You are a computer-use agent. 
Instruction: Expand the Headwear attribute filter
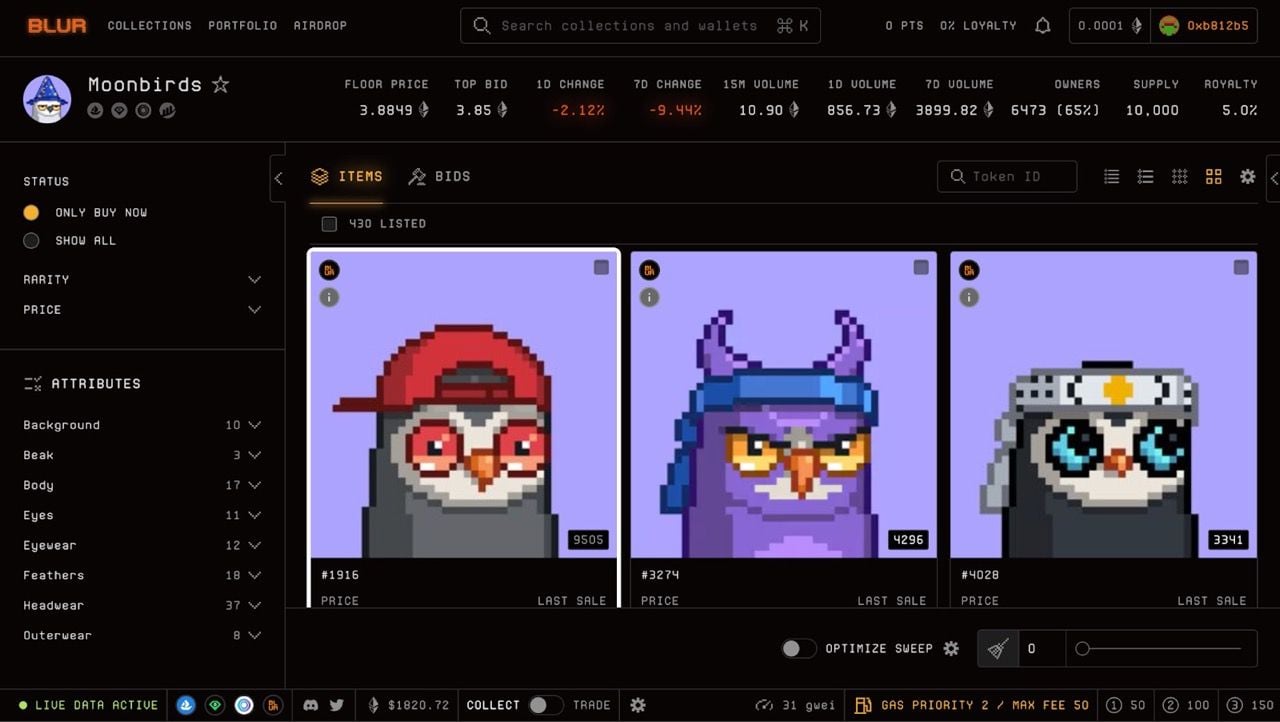[254, 605]
